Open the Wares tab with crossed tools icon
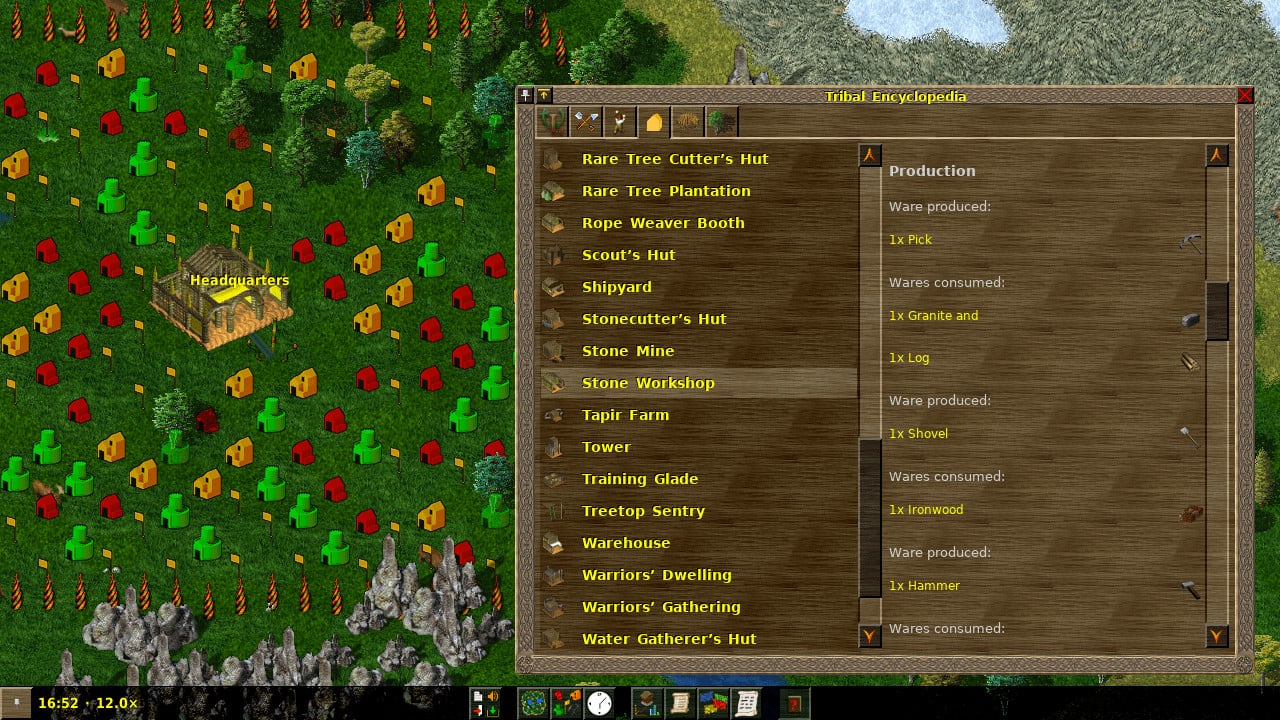Screen dimensions: 1280x720 coord(585,120)
